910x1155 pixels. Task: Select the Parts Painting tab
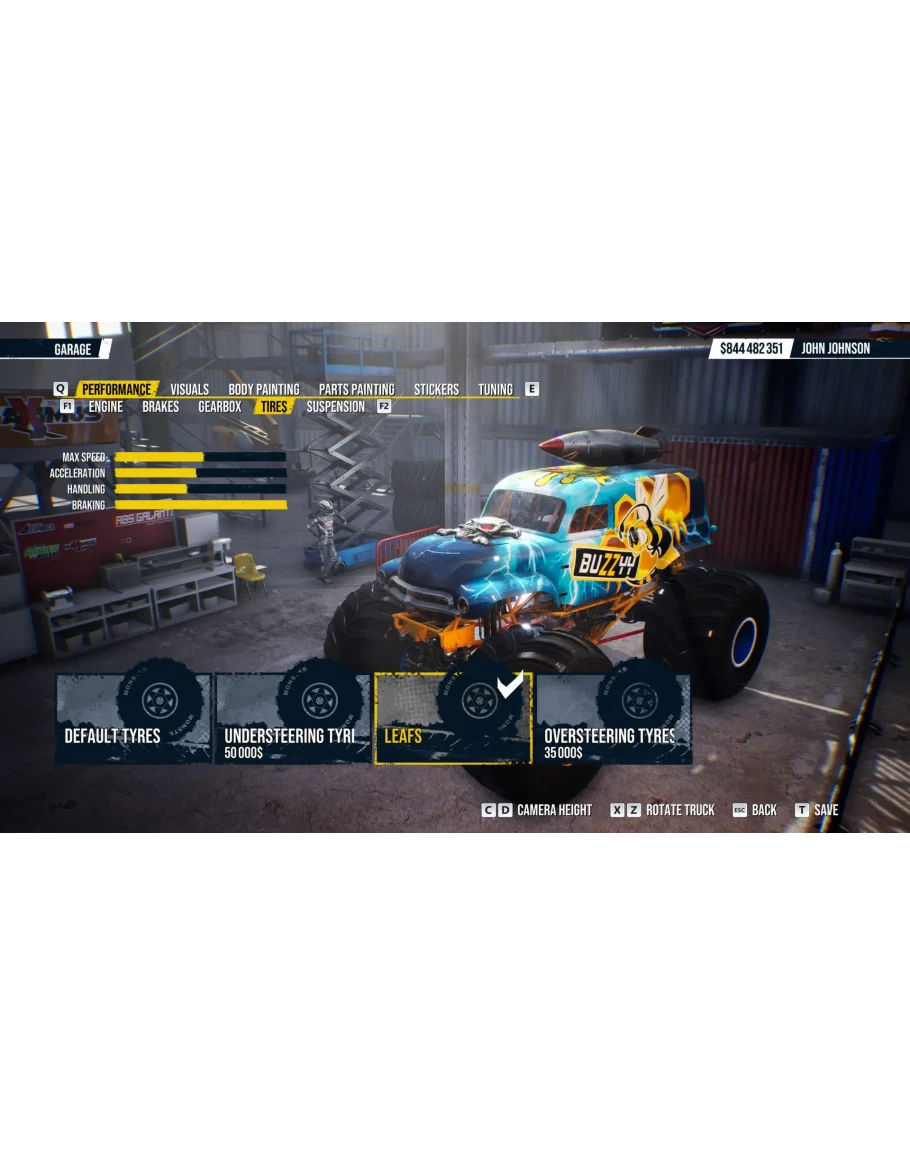click(356, 389)
